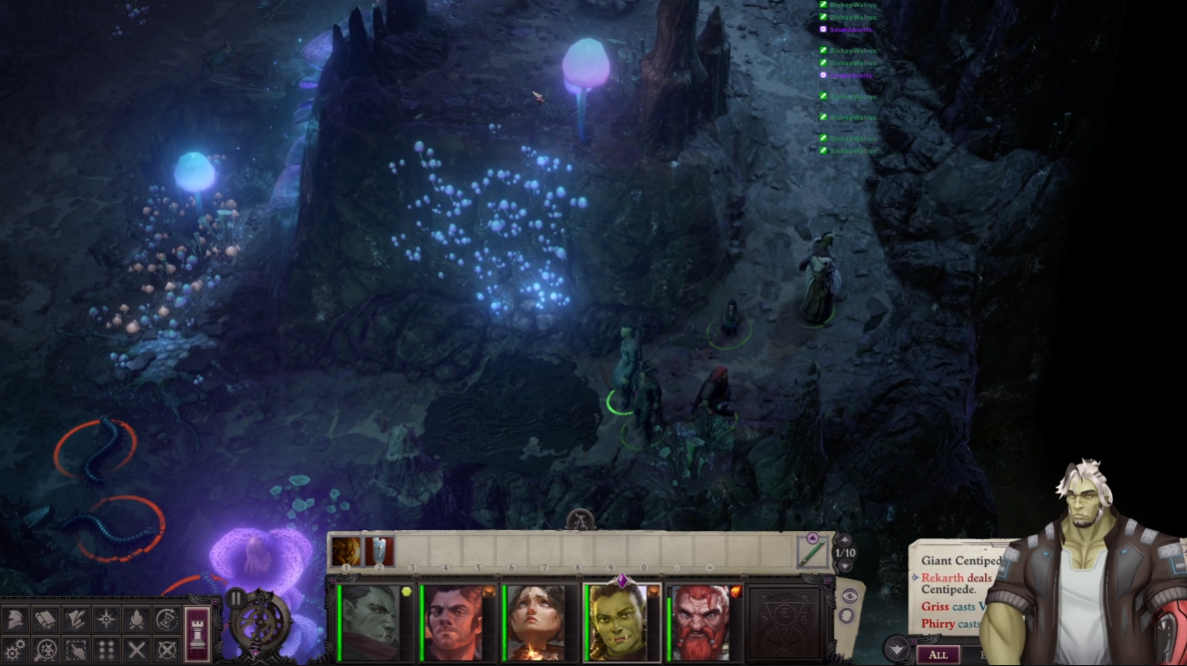Click the round pause button
The height and width of the screenshot is (666, 1187).
236,599
